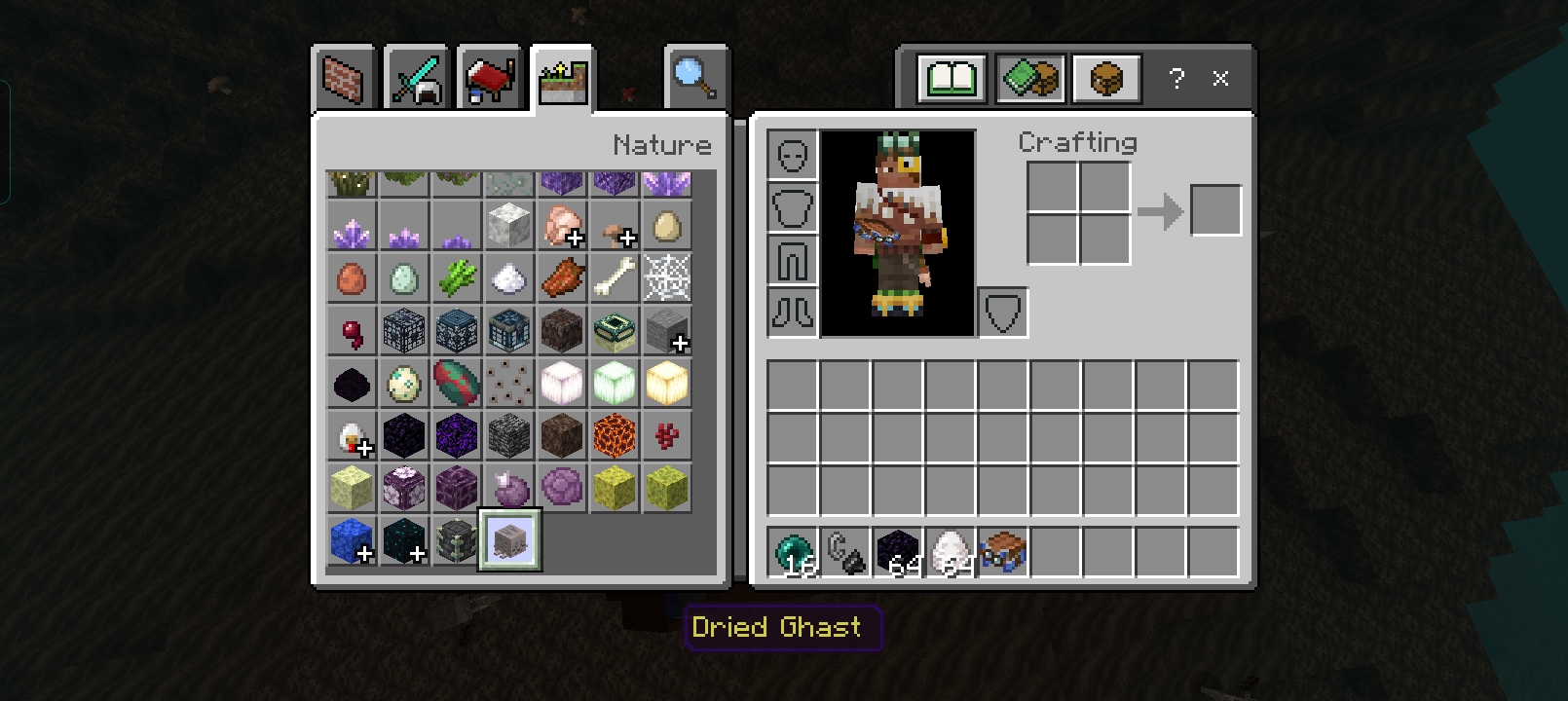The image size is (1568, 701).
Task: Choose the magma block
Action: coord(615,435)
